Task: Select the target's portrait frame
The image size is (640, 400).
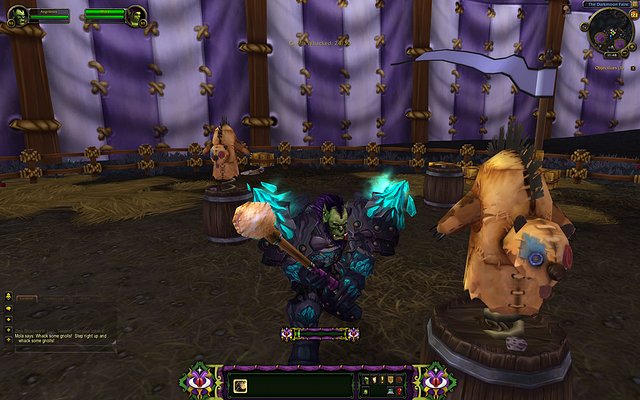Action: click(136, 14)
